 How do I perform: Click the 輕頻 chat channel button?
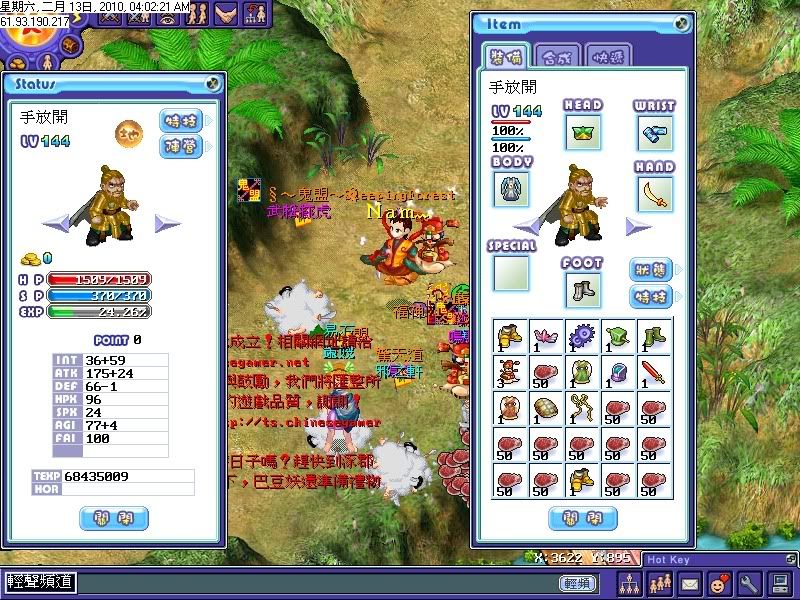[x=577, y=582]
